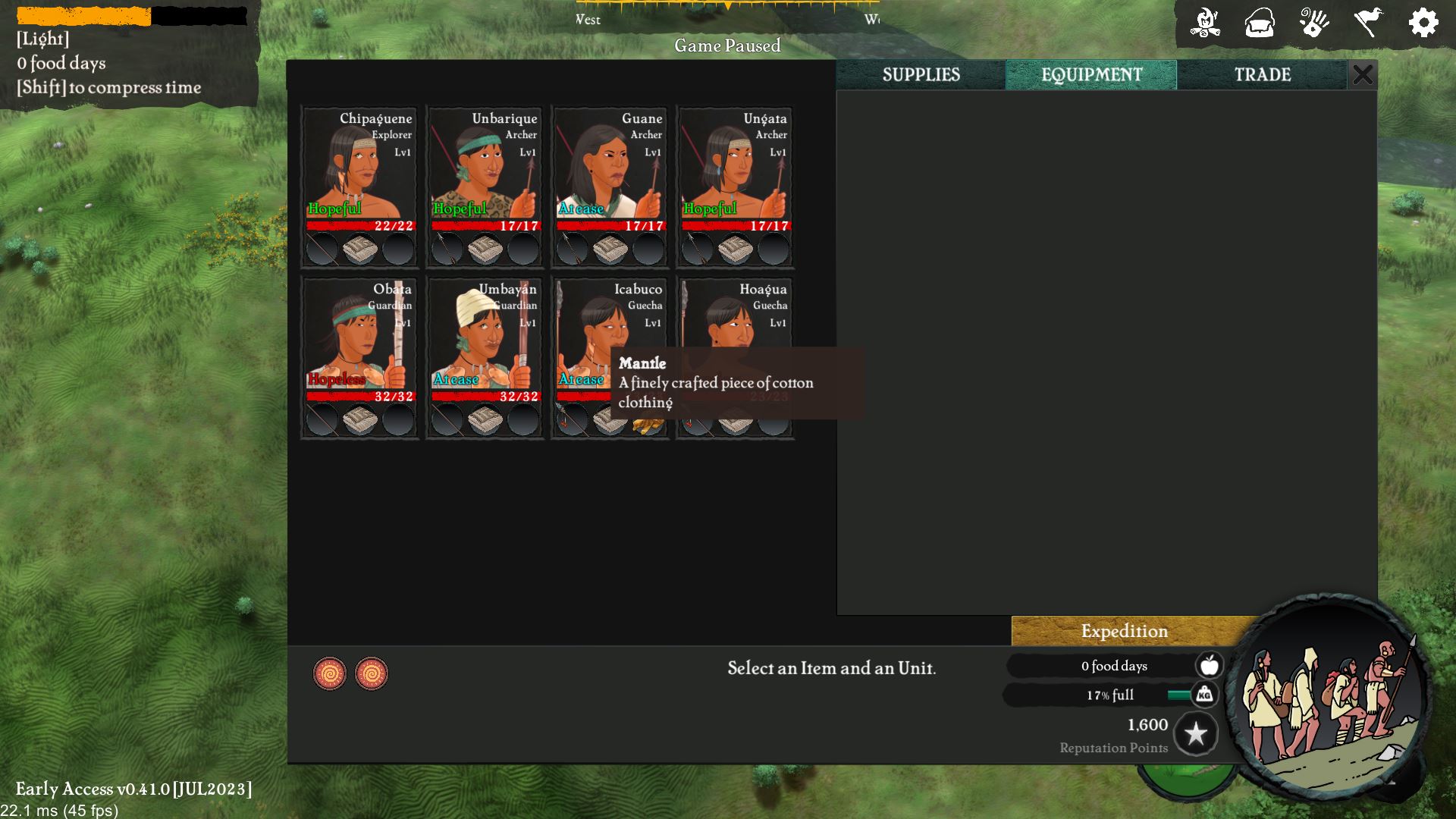
Task: Click the flag banner icon
Action: pos(1369,24)
